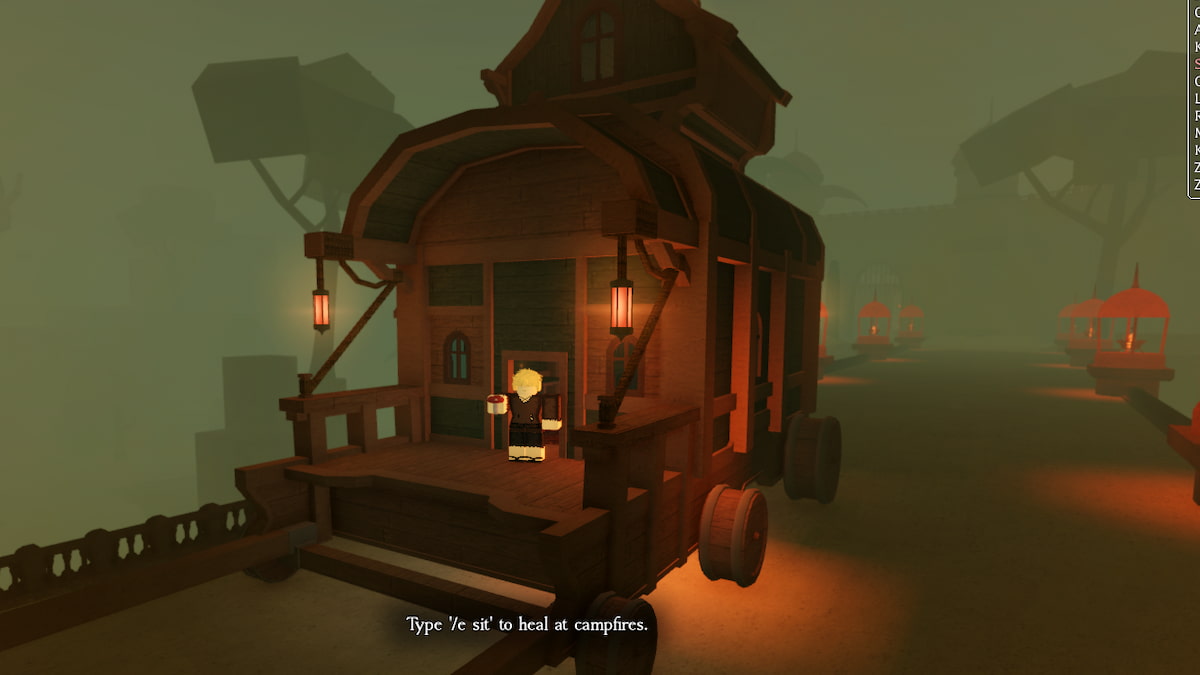The height and width of the screenshot is (675, 1200).
Task: Pick the player name starting with A
Action: click(1197, 29)
